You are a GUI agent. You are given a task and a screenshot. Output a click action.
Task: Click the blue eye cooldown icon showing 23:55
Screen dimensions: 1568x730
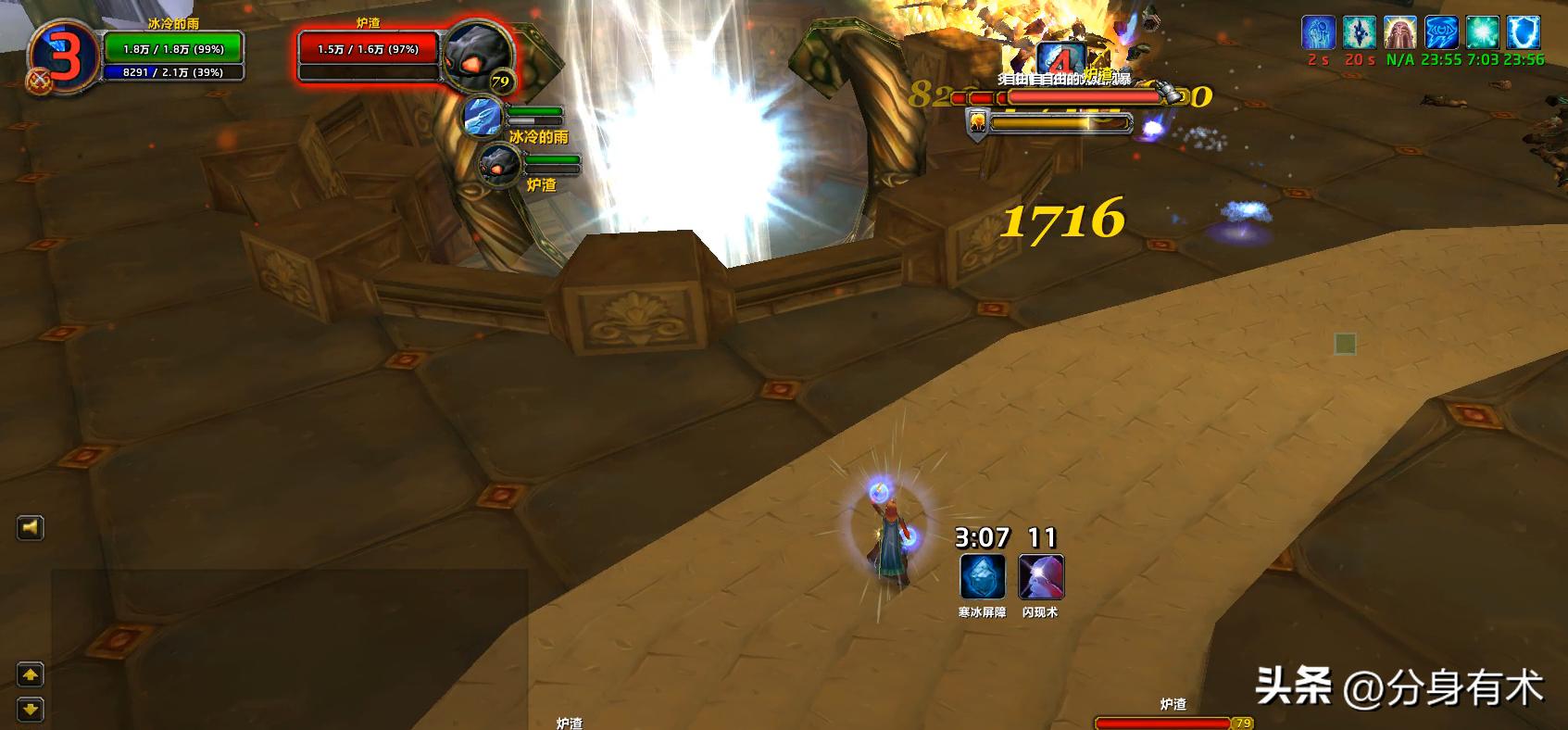1441,32
